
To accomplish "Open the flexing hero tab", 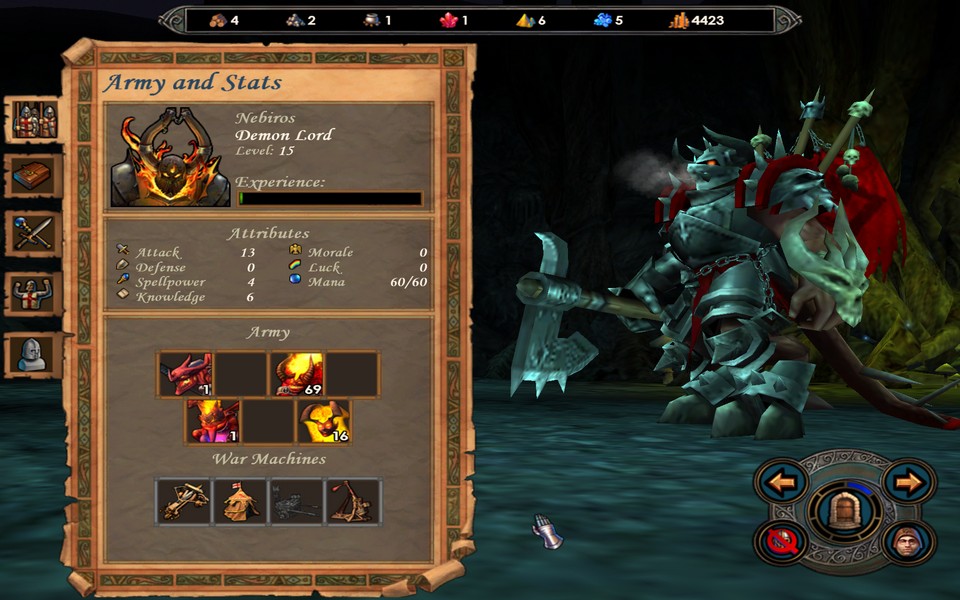I will coord(35,294).
